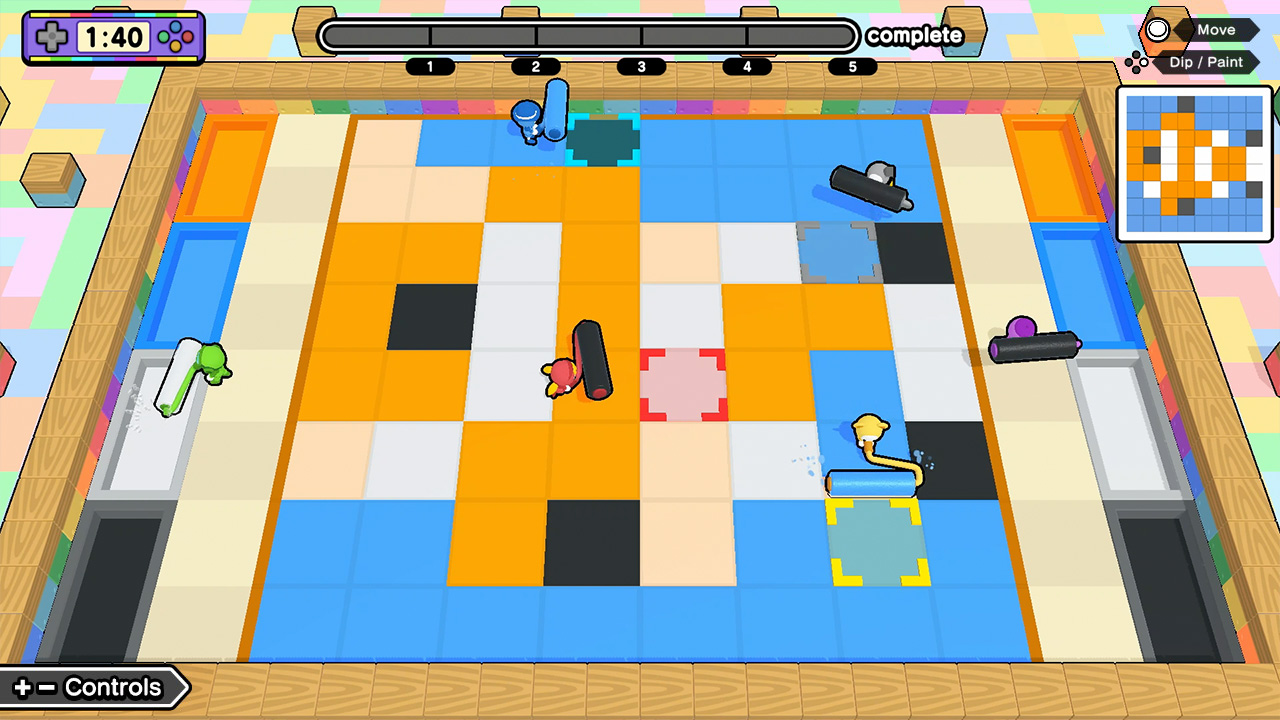Click the complete label near the progress bar
The width and height of the screenshot is (1280, 720).
pyautogui.click(x=915, y=36)
